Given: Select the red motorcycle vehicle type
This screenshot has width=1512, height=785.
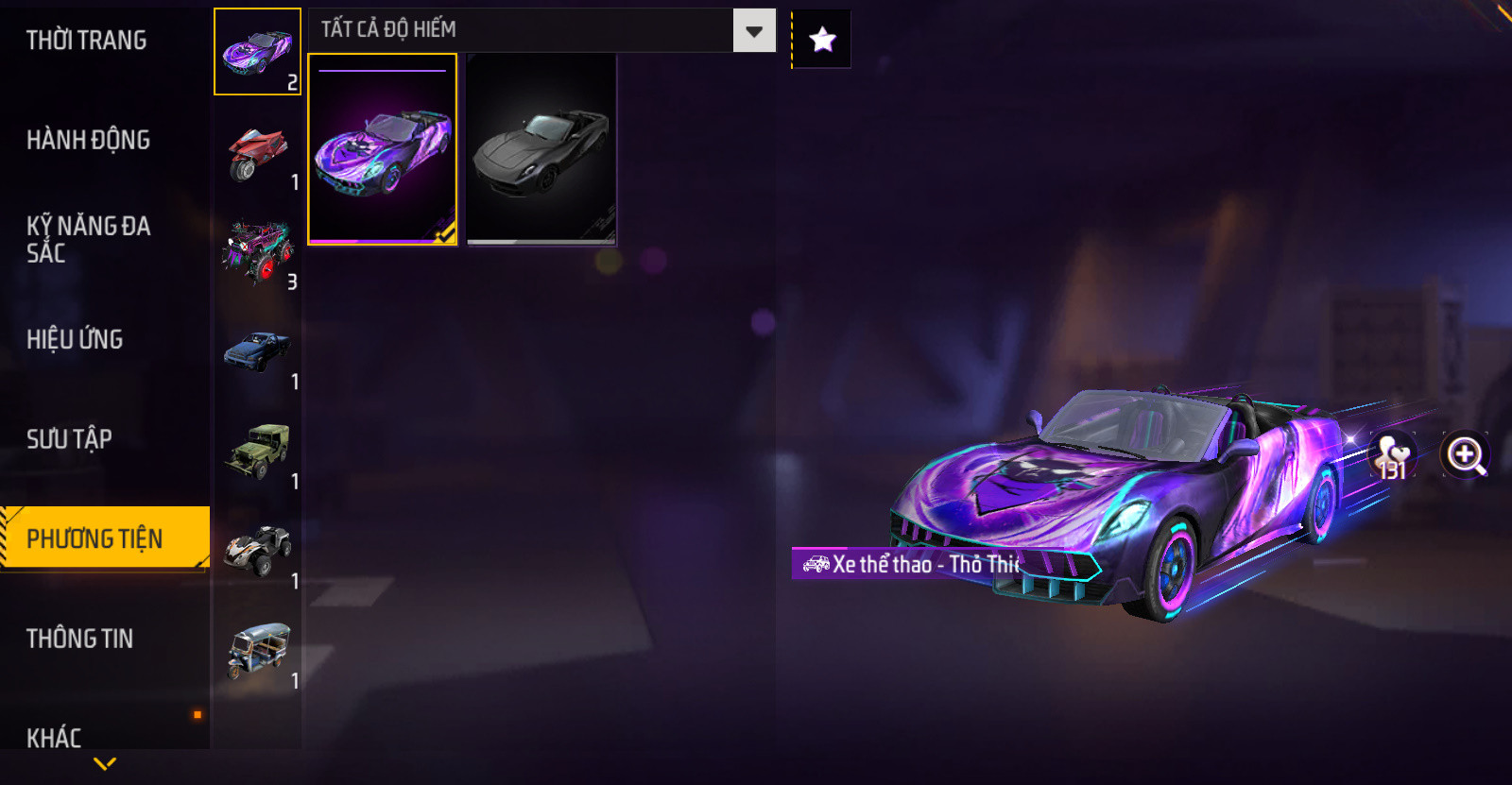Looking at the screenshot, I should [257, 154].
